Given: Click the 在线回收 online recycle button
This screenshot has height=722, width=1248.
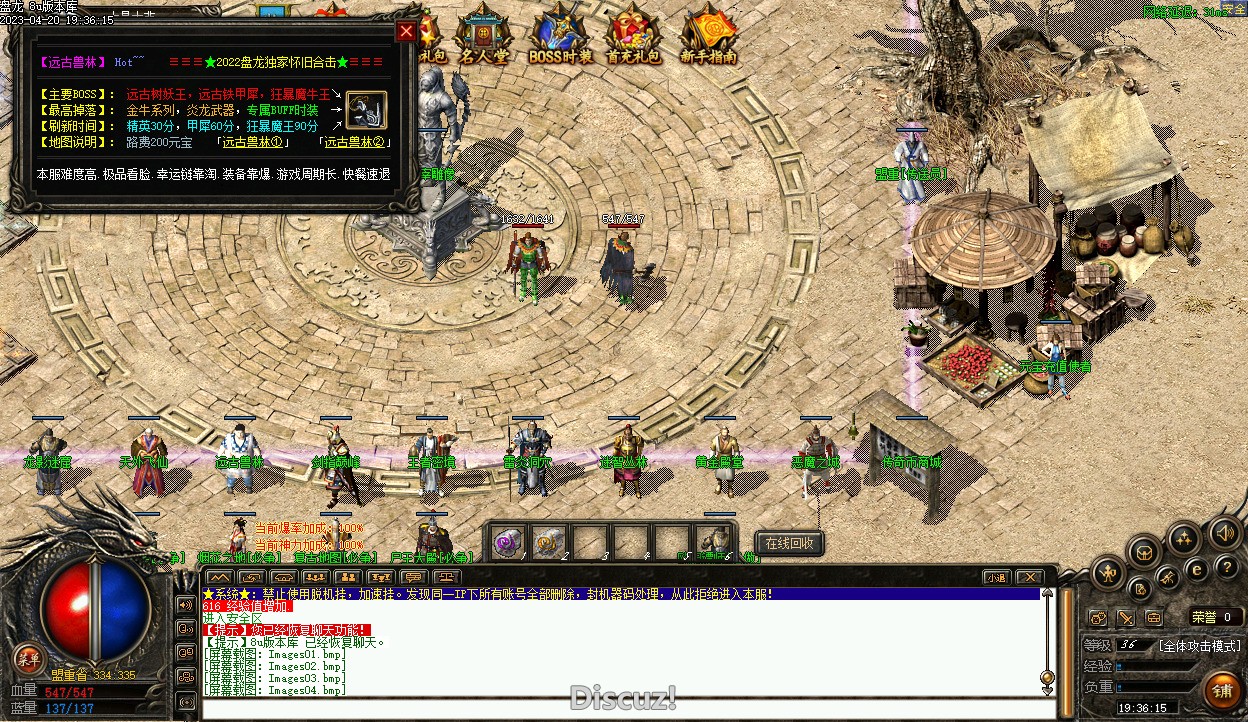Looking at the screenshot, I should pos(789,543).
